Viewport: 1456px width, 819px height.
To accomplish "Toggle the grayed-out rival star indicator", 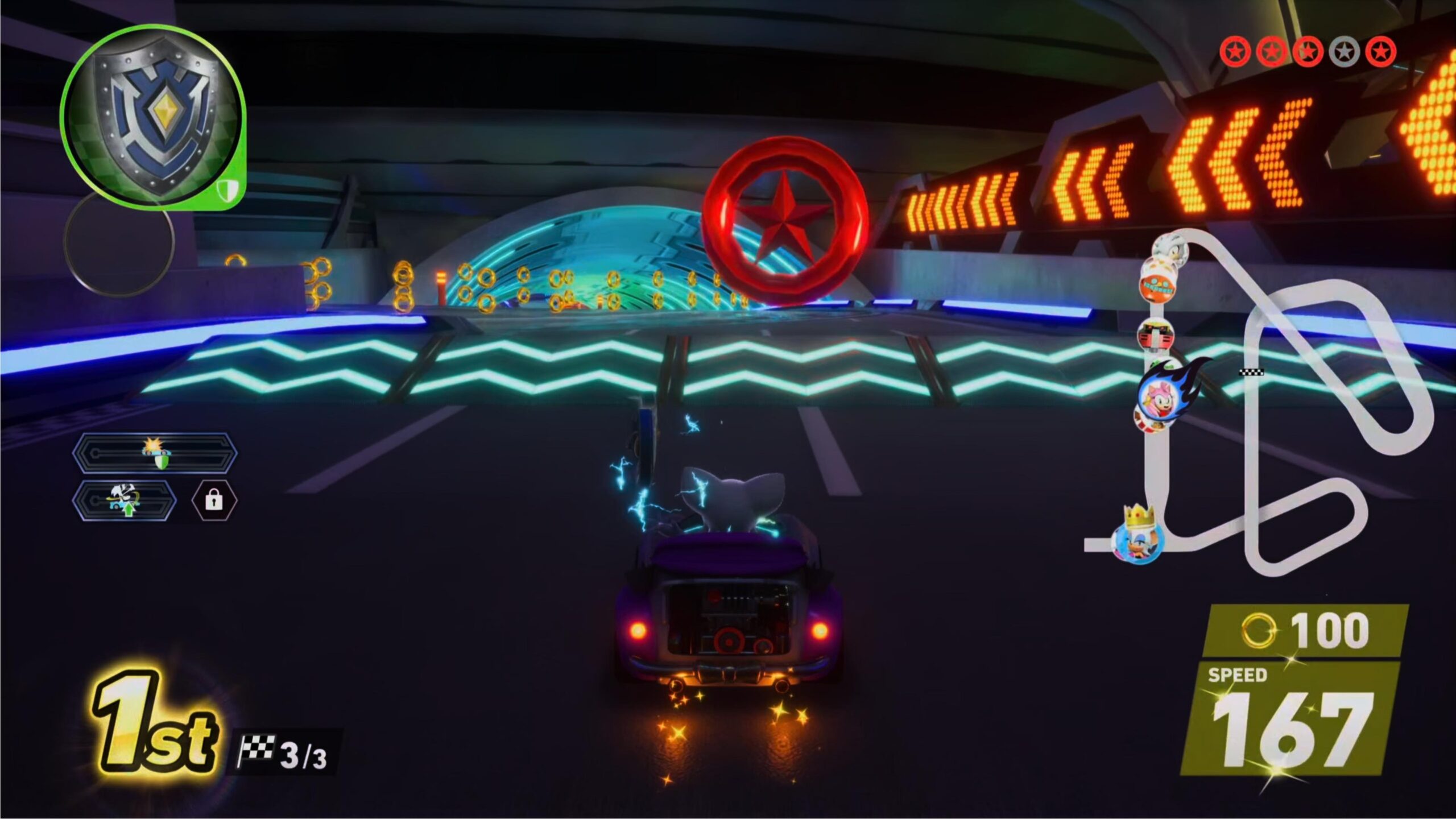I will click(1343, 51).
